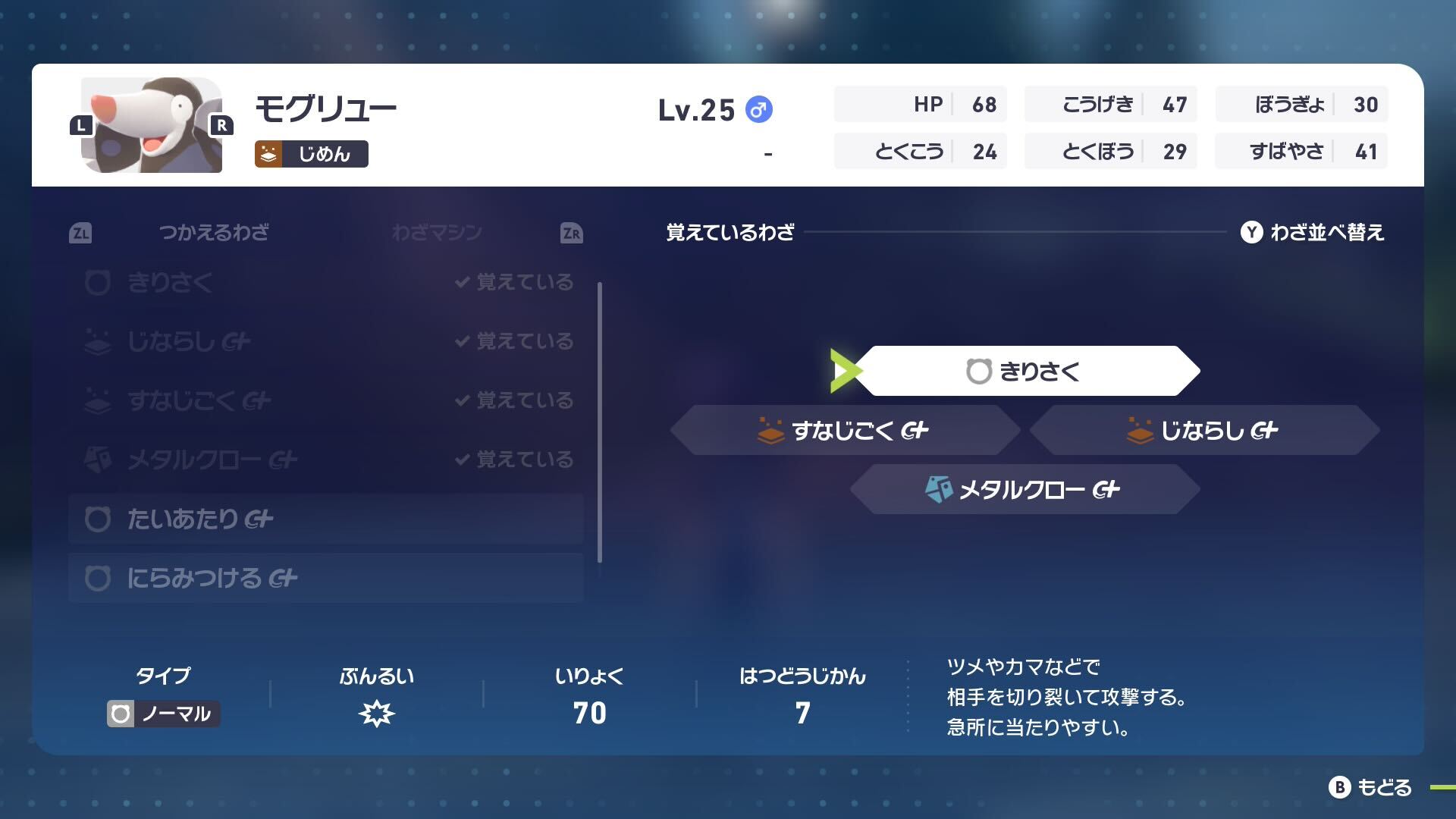Click the じめん type badge under モグリュー
The image size is (1456, 819).
tap(312, 154)
